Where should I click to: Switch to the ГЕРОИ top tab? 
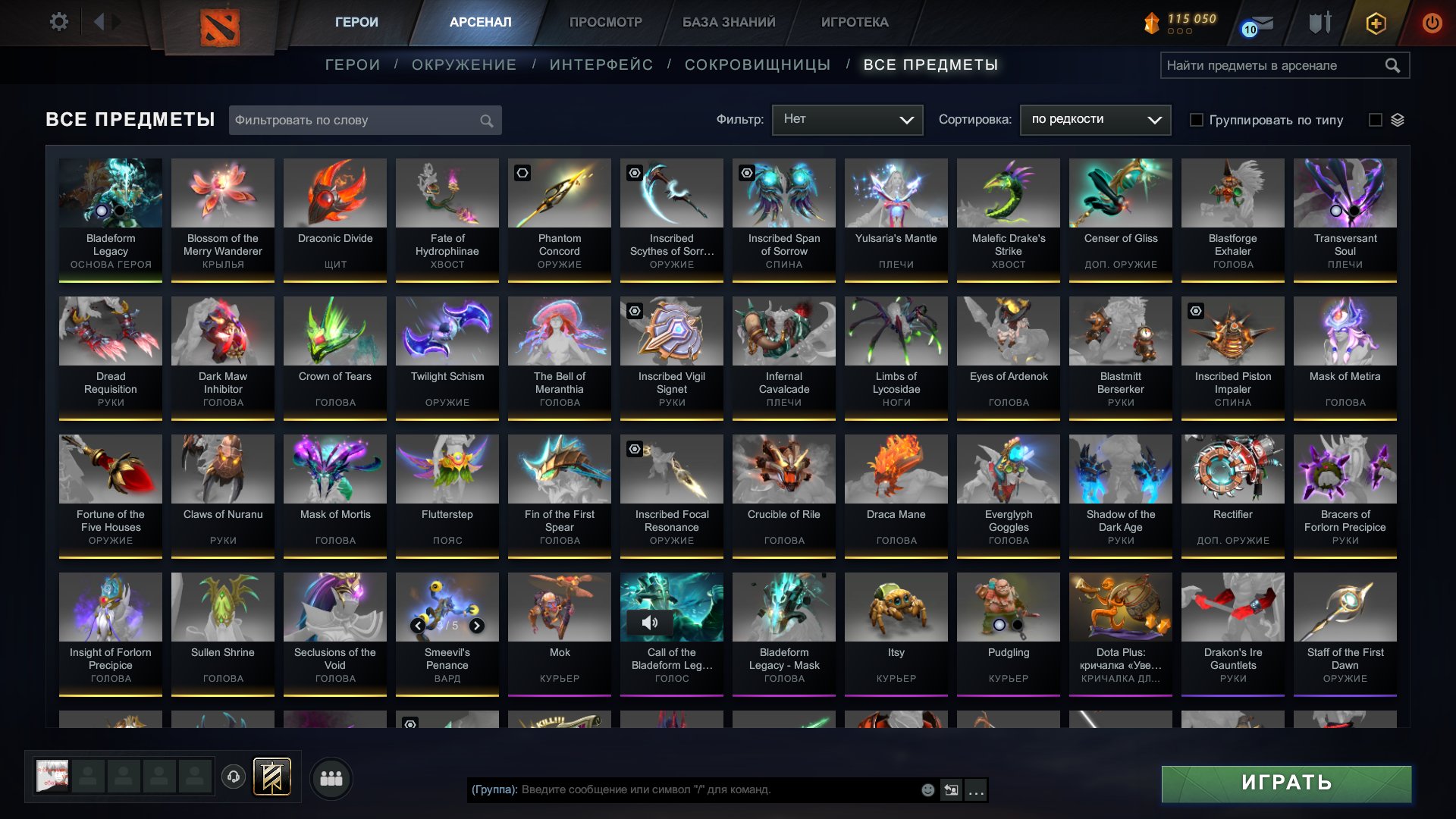355,22
